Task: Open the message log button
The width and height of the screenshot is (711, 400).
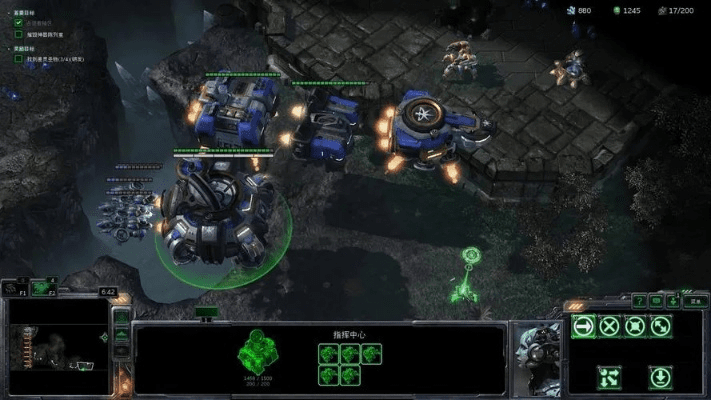Action: tap(657, 300)
